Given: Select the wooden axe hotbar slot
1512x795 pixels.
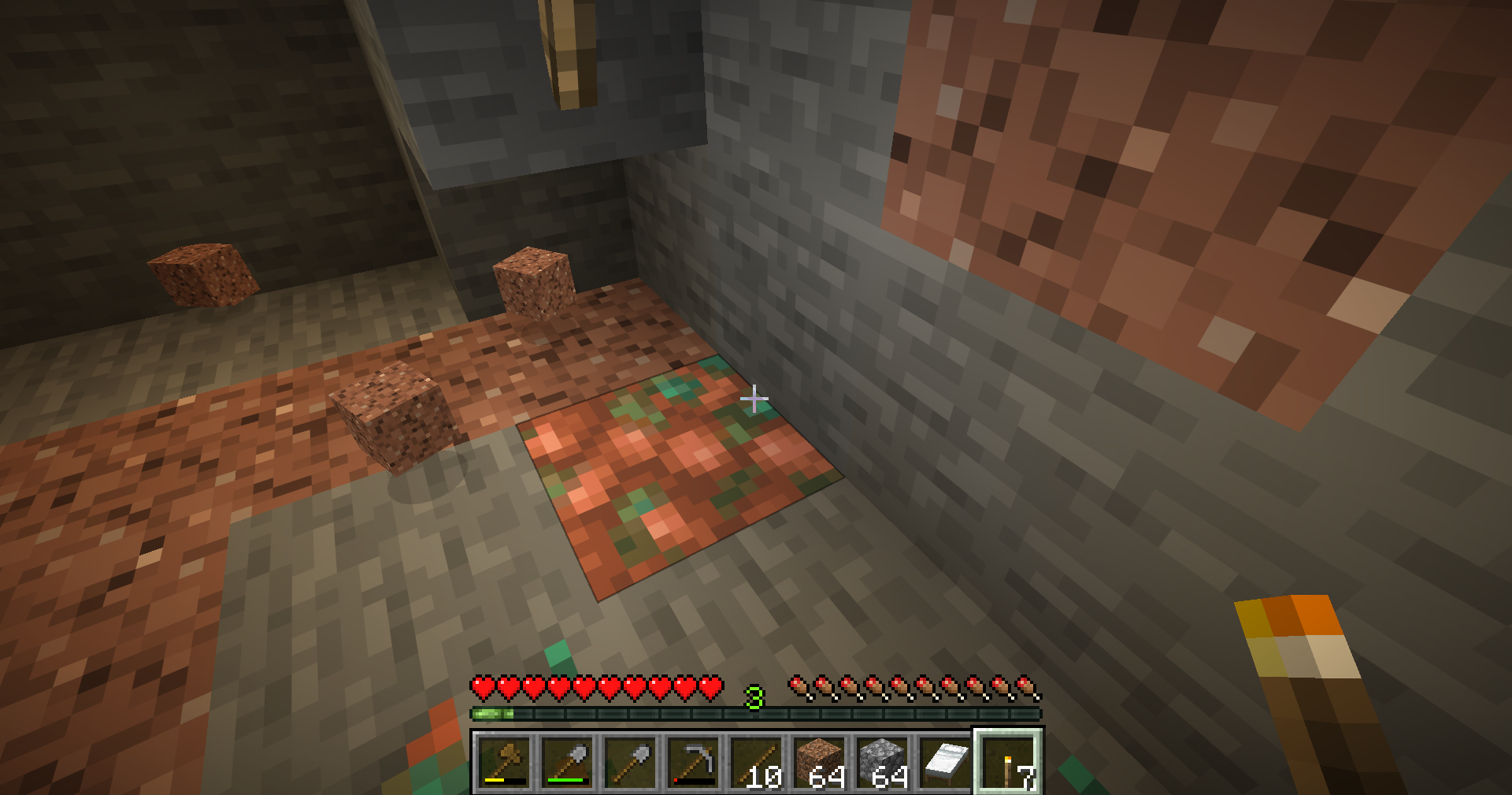Looking at the screenshot, I should click(x=504, y=762).
